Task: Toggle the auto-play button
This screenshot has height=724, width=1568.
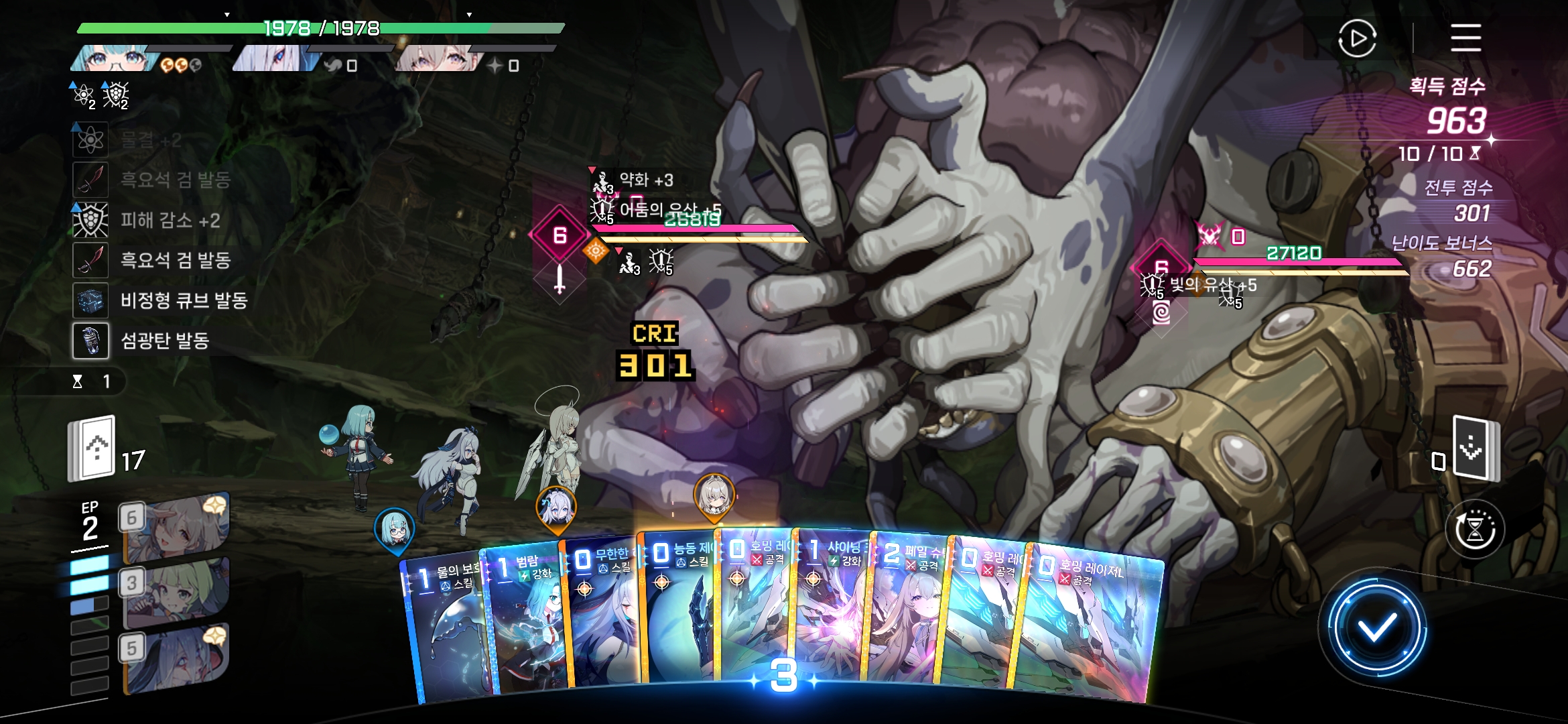Action: tap(1357, 38)
